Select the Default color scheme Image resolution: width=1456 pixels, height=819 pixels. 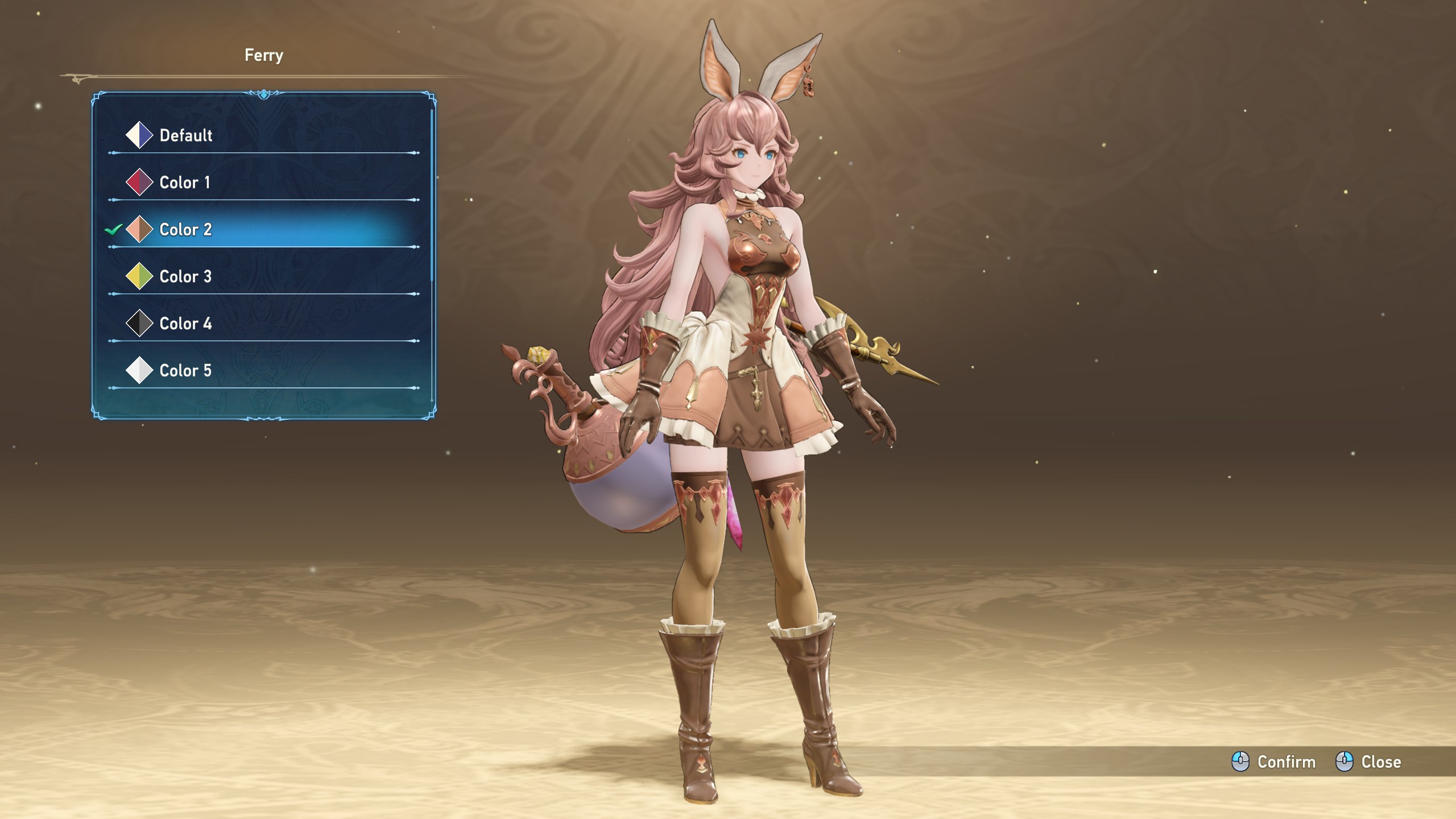185,135
